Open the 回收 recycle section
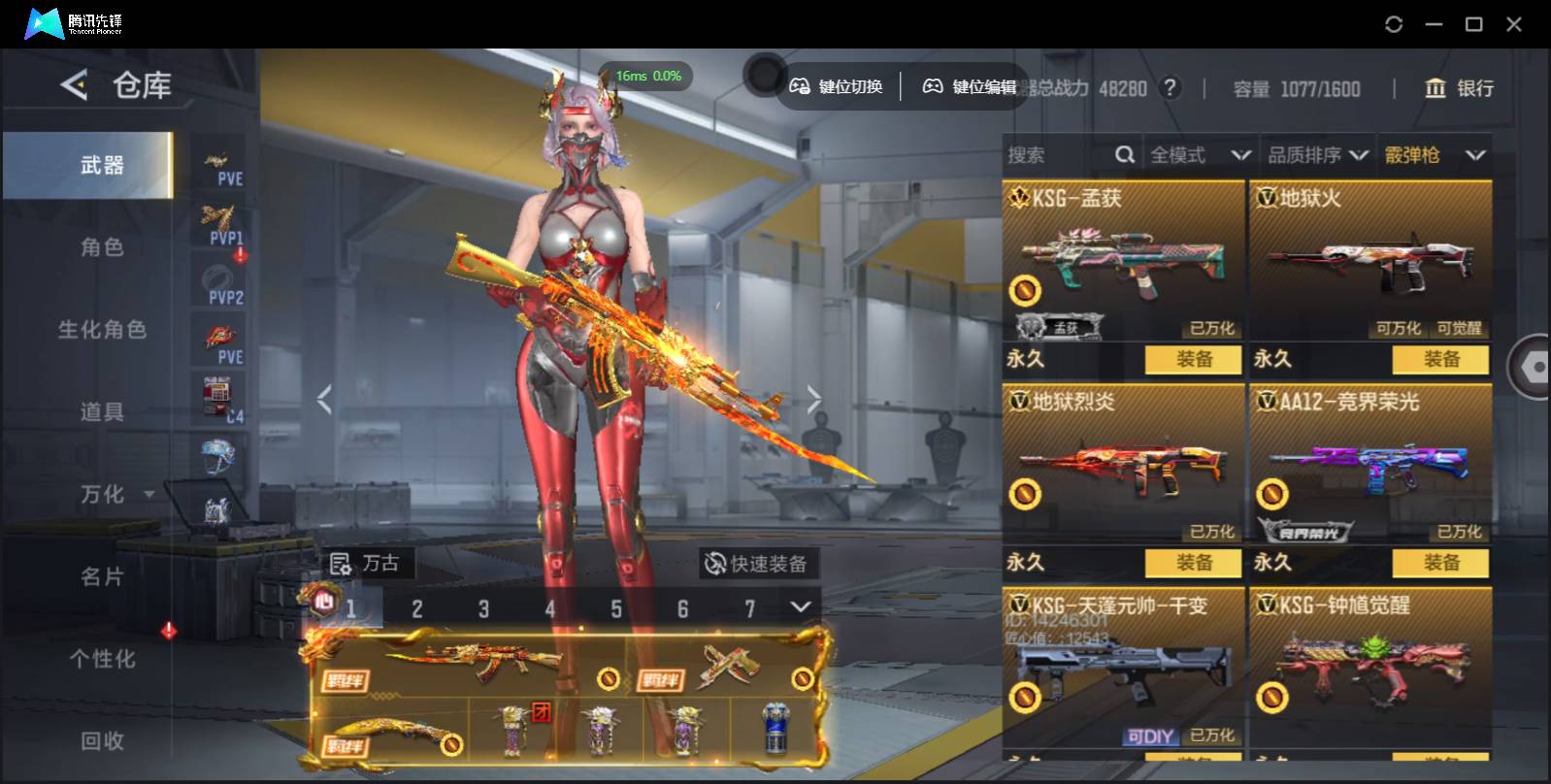 tap(102, 741)
